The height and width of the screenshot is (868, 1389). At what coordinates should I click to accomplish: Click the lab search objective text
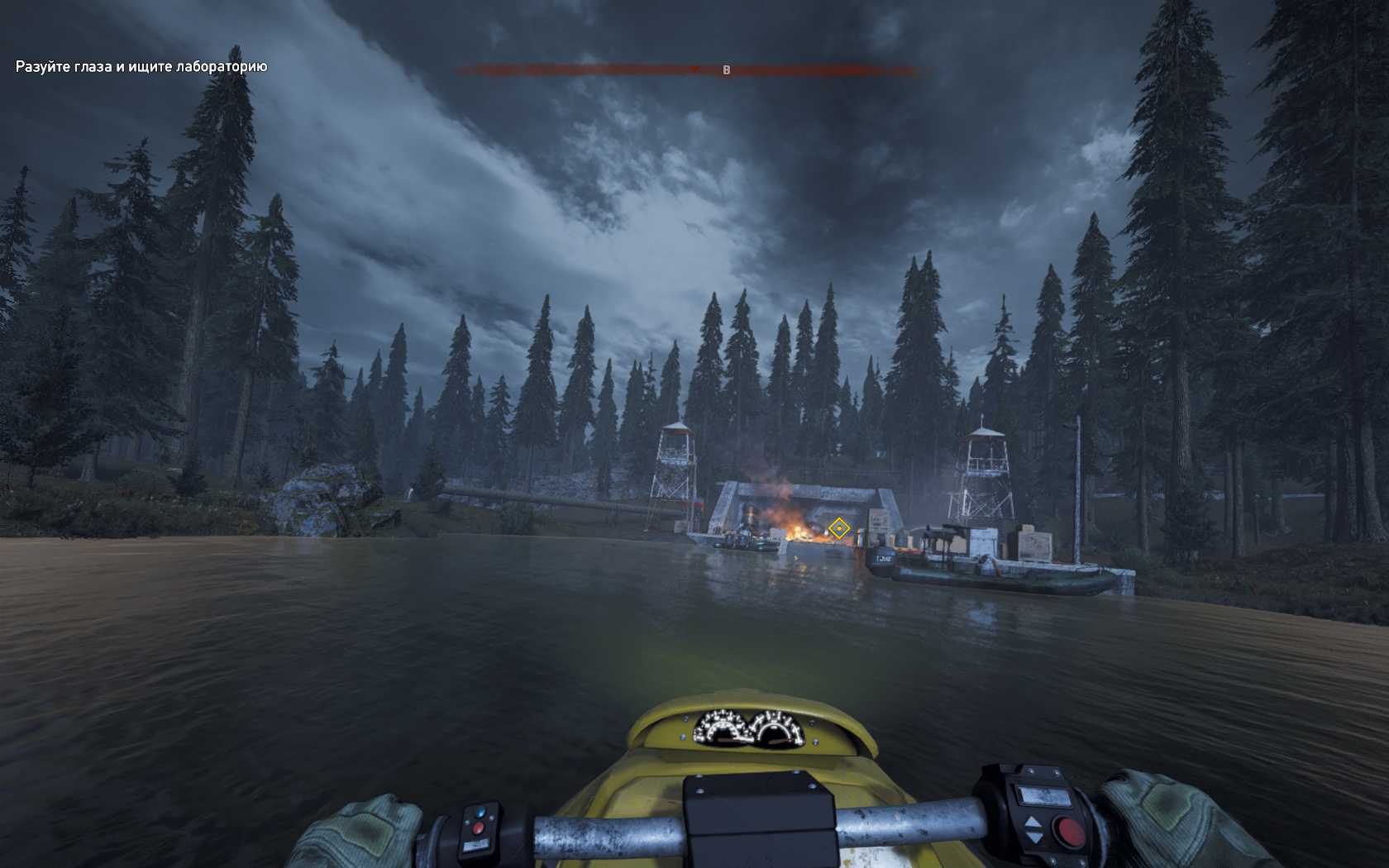(x=141, y=66)
